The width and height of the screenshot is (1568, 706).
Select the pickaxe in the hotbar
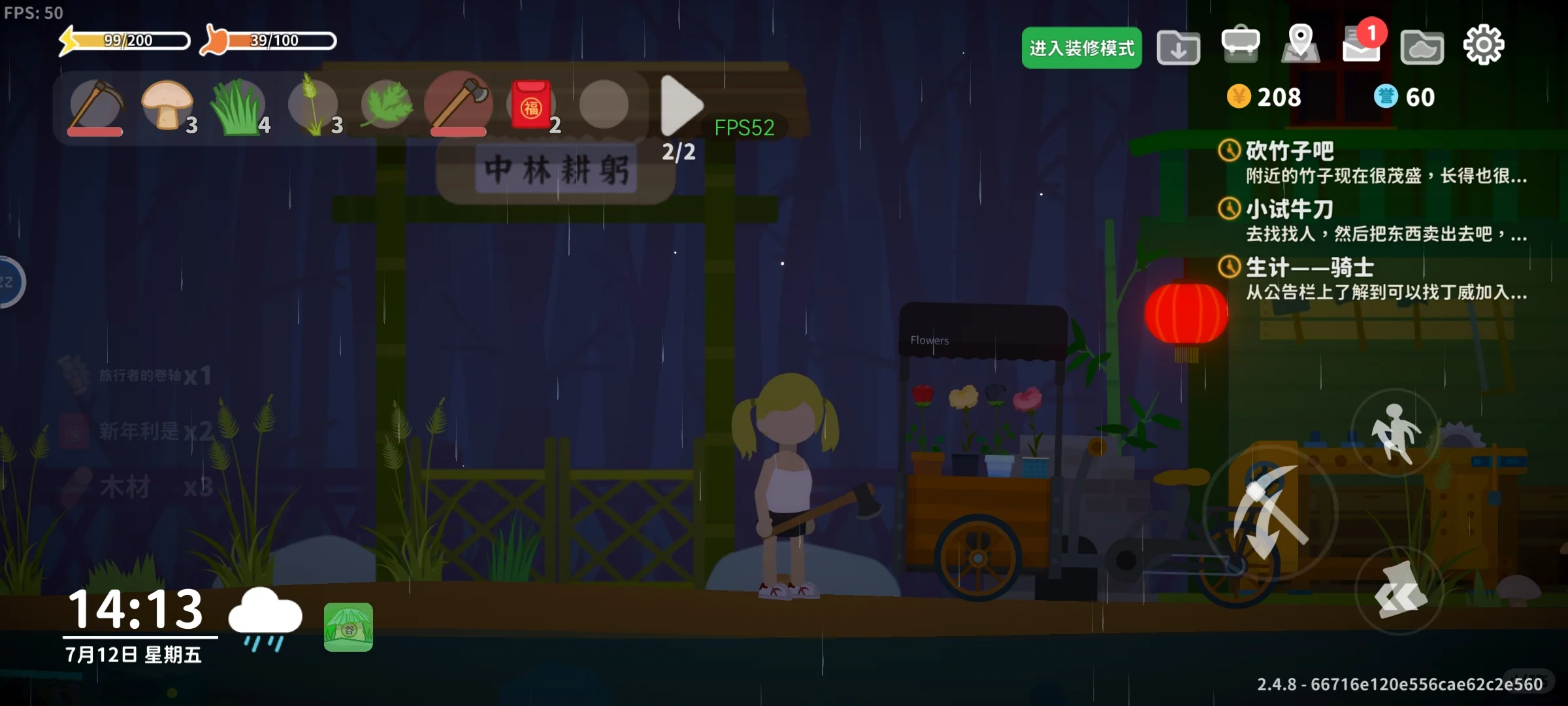[95, 105]
